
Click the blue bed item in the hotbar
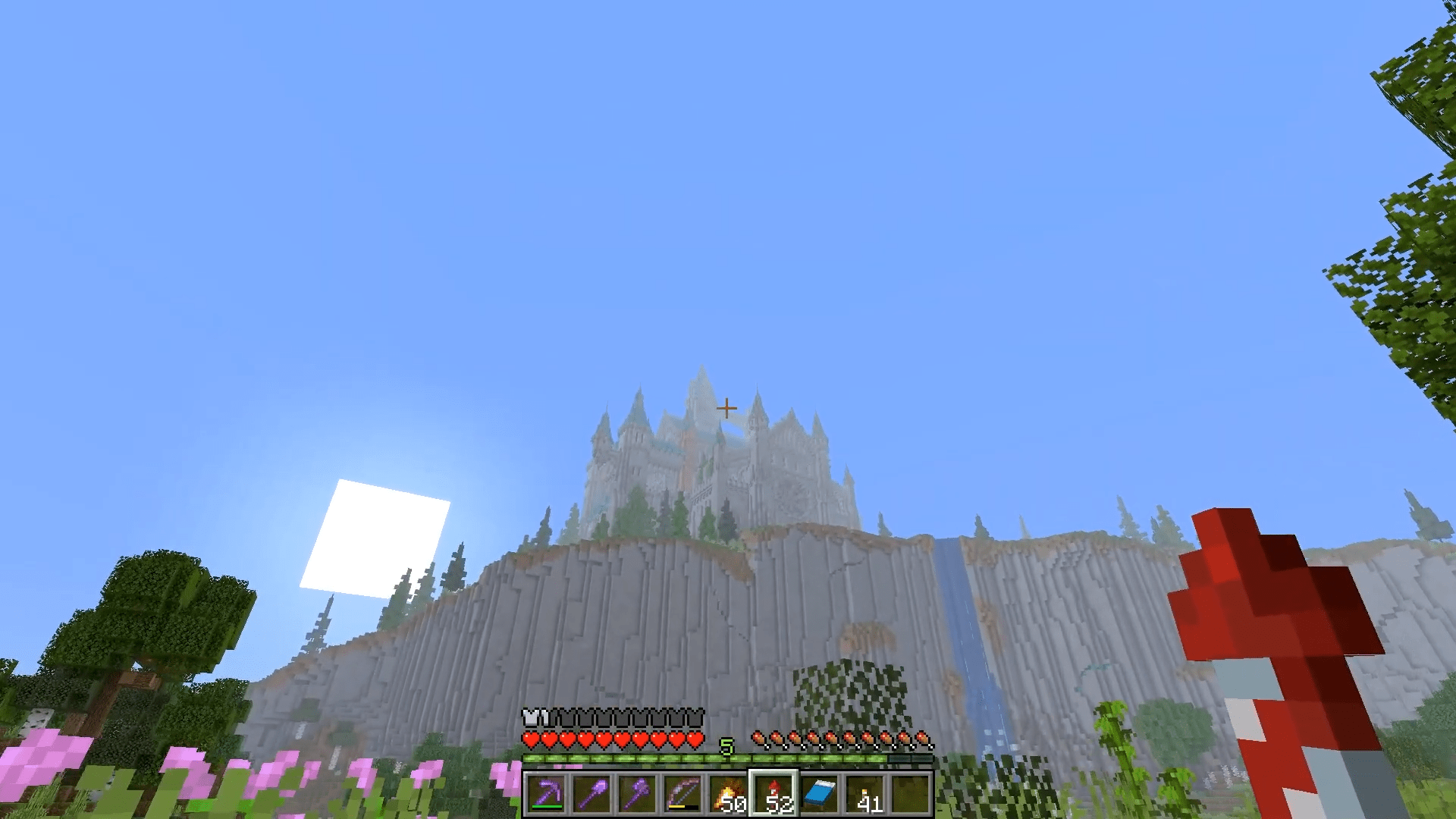click(821, 794)
